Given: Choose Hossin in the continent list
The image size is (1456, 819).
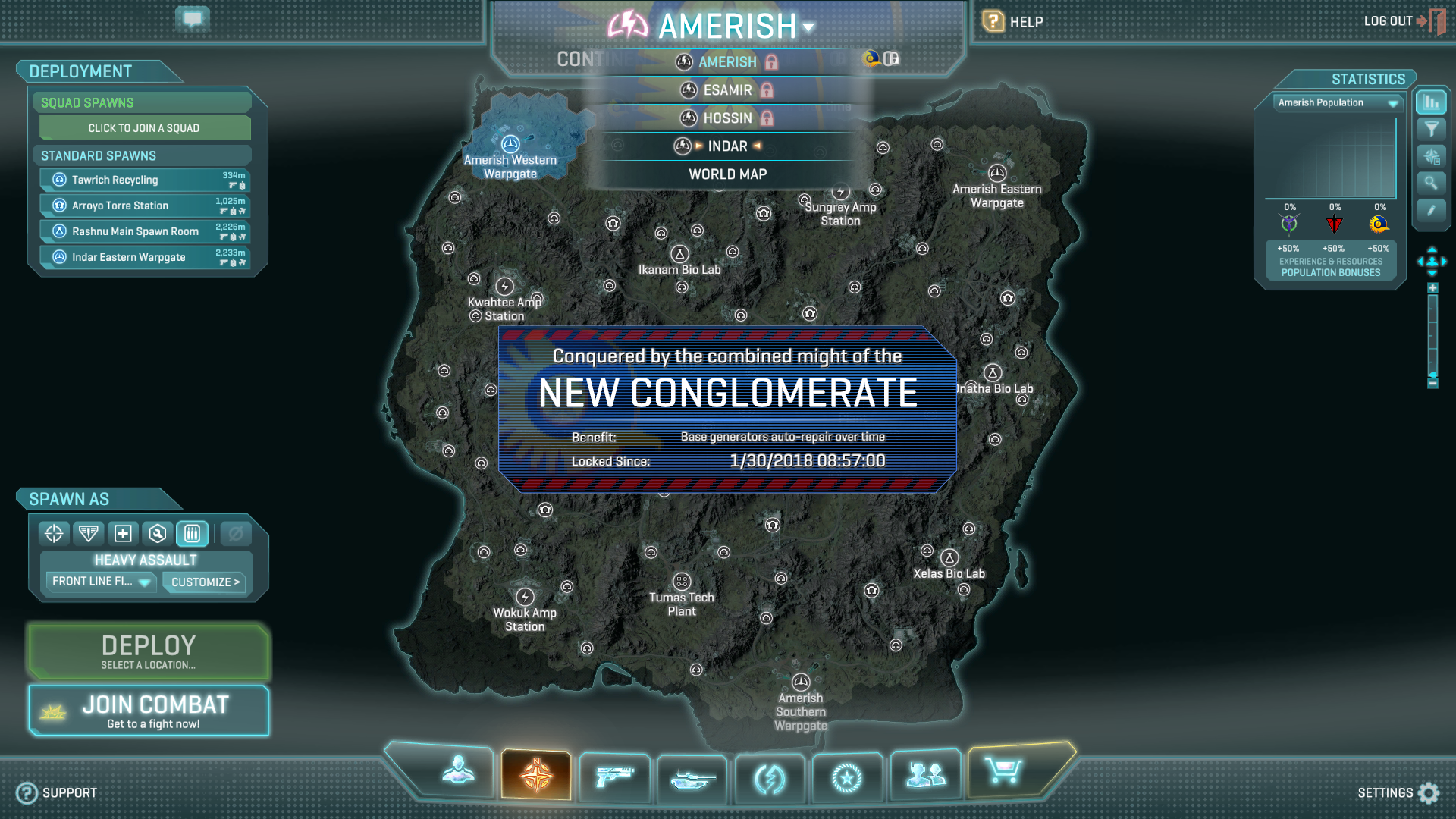Looking at the screenshot, I should 727,118.
